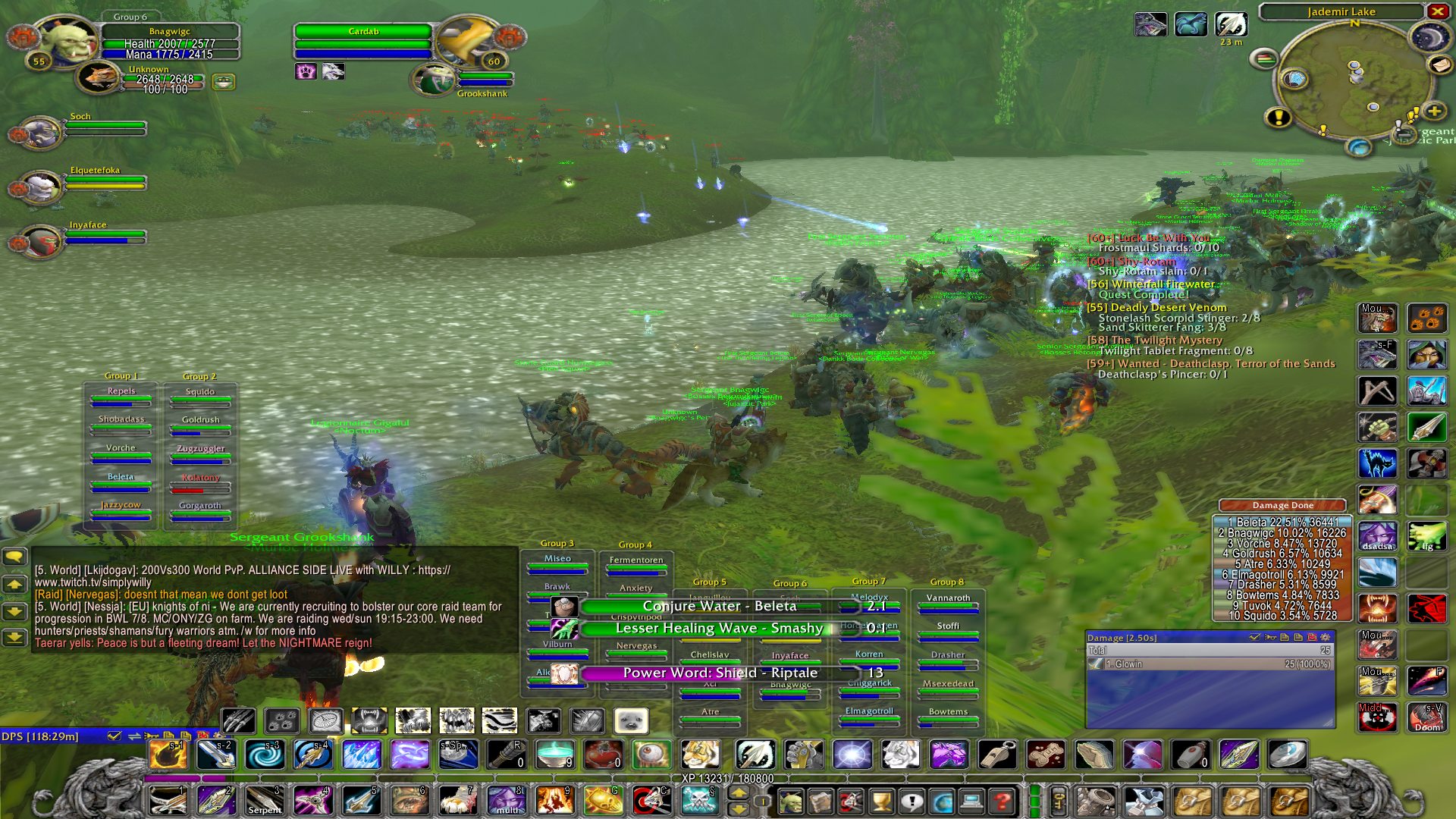The height and width of the screenshot is (819, 1456).
Task: Click the Damage Done meter title bar
Action: pyautogui.click(x=1282, y=505)
